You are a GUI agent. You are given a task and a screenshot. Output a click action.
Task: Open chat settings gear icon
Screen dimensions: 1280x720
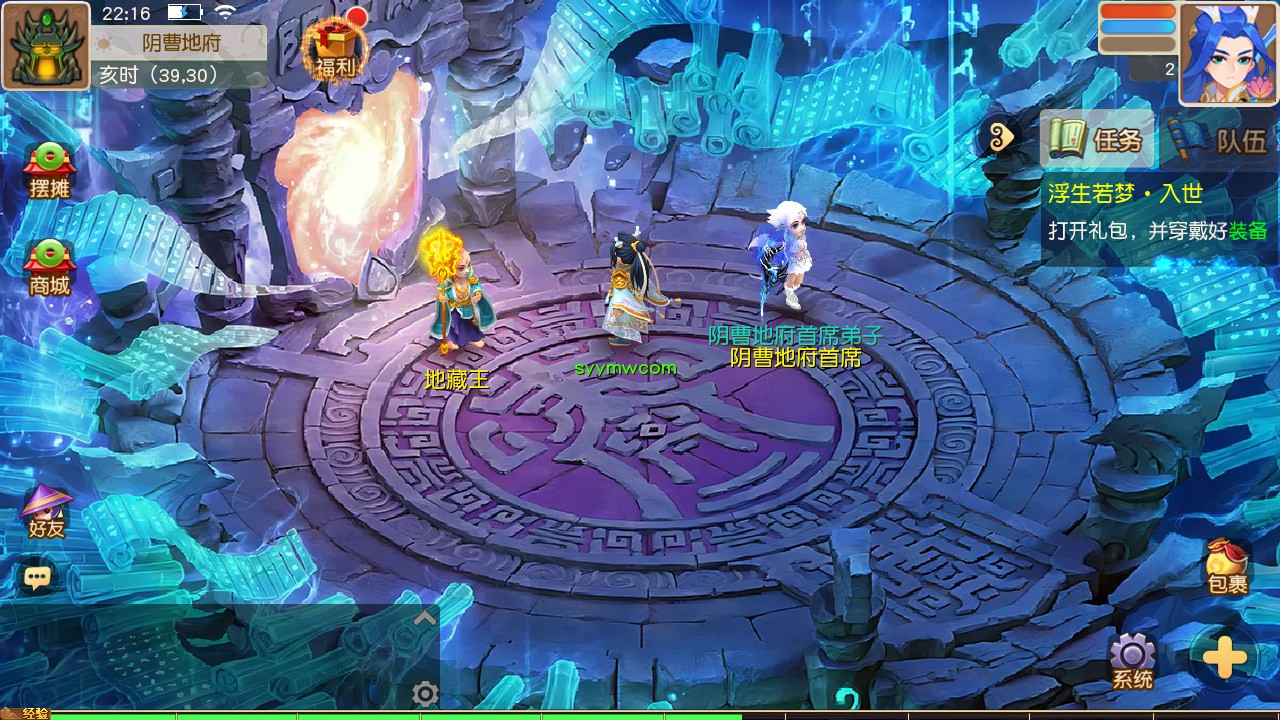(x=425, y=693)
